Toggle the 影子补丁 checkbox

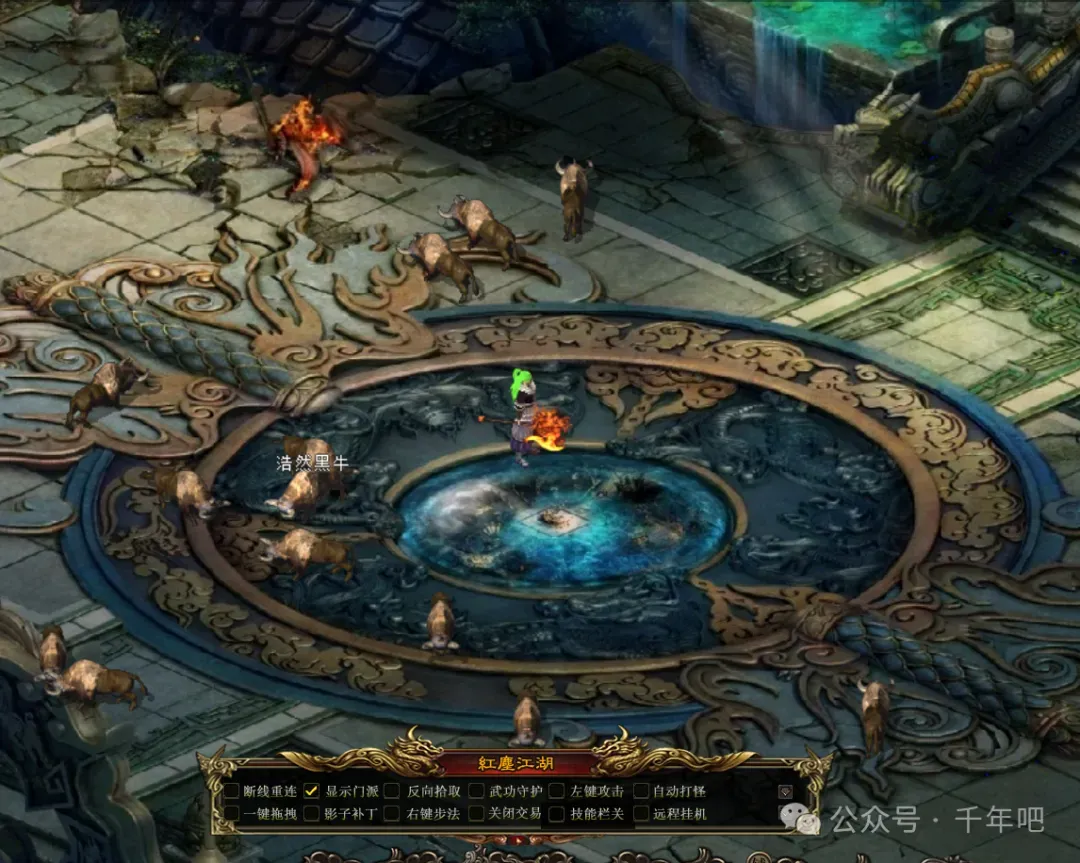tap(312, 814)
